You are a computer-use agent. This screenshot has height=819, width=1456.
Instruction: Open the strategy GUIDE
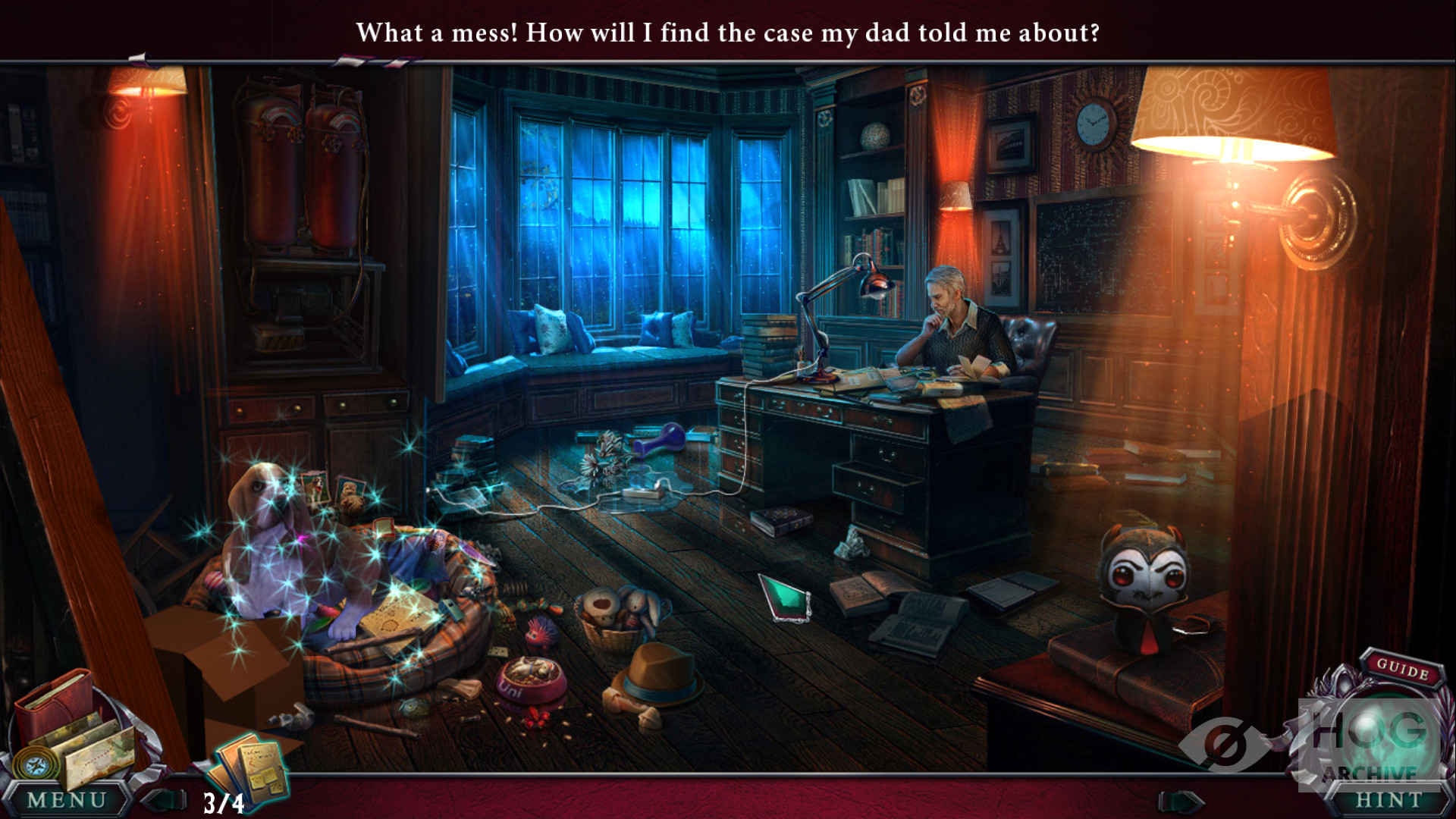click(1402, 668)
